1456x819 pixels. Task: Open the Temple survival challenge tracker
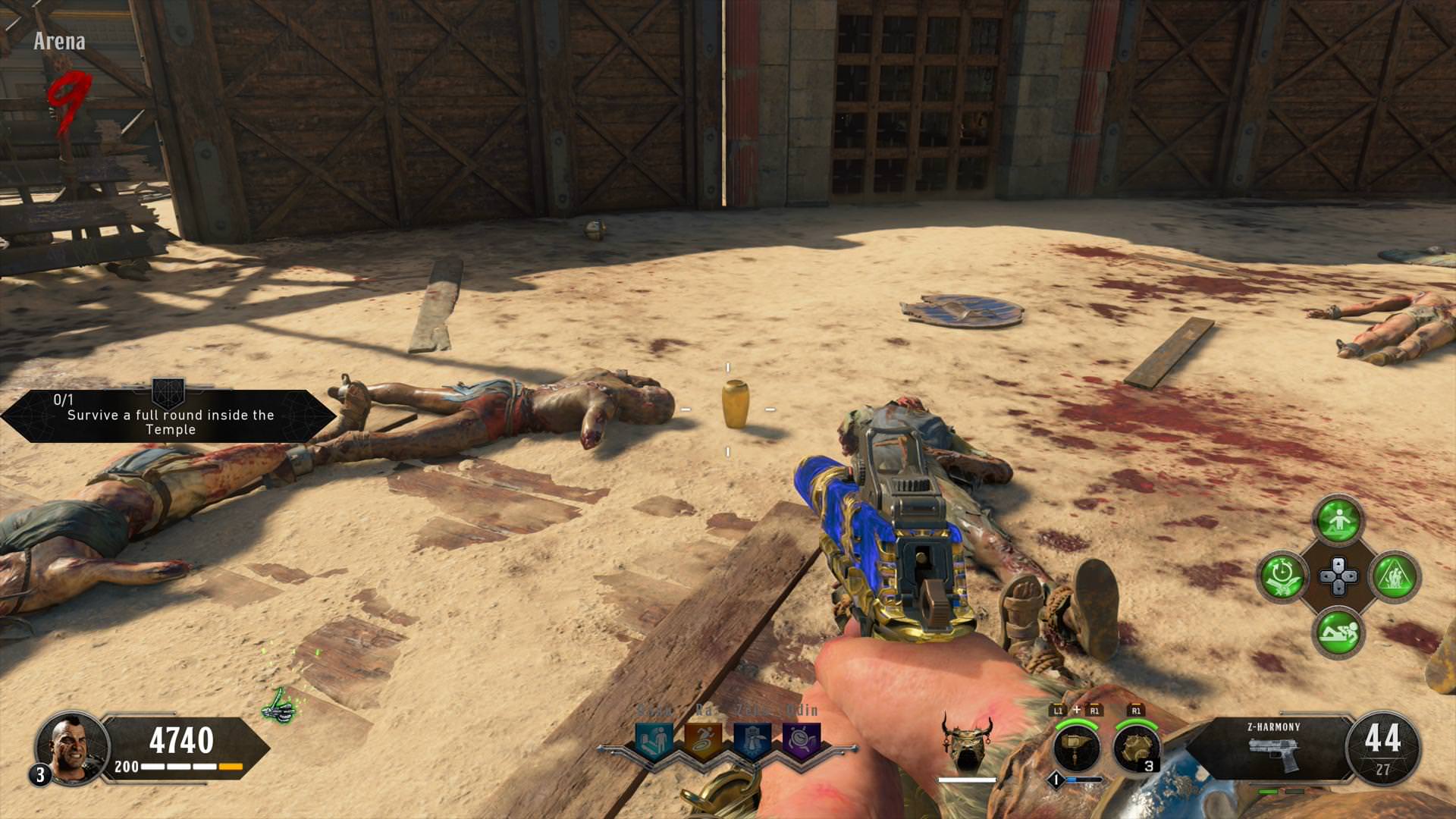[168, 416]
